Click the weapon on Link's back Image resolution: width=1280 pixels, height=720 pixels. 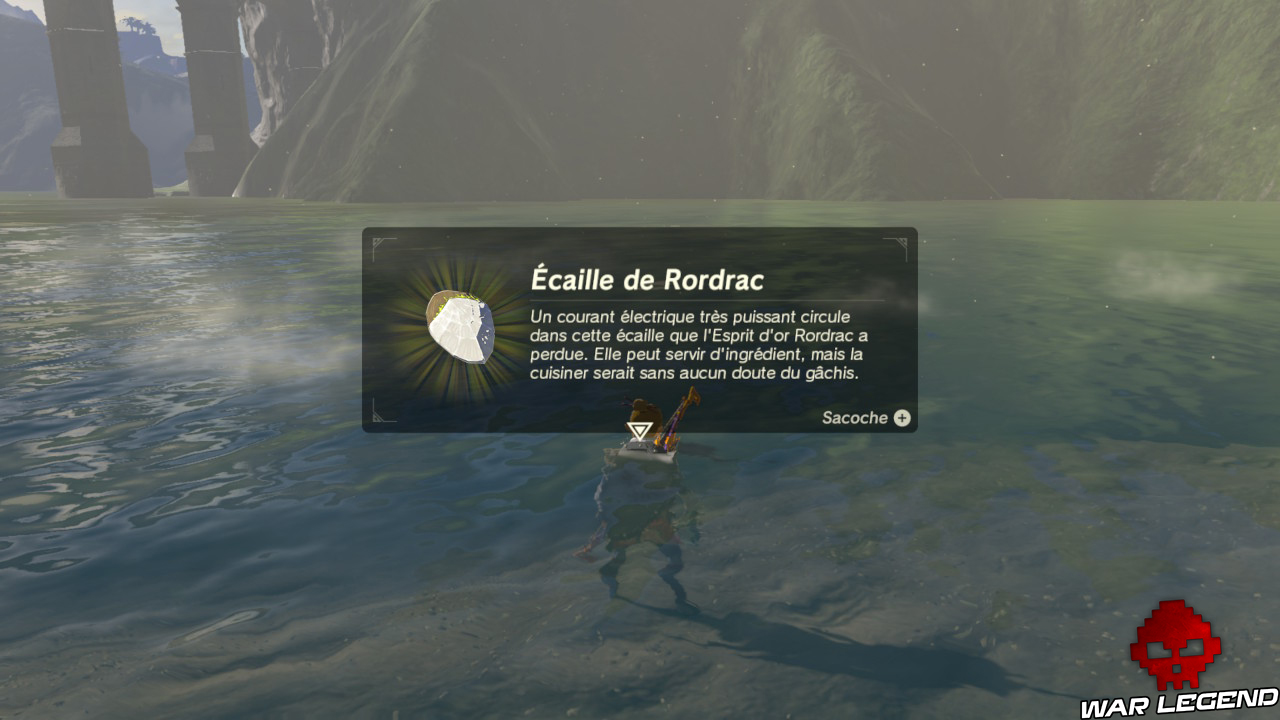click(678, 420)
